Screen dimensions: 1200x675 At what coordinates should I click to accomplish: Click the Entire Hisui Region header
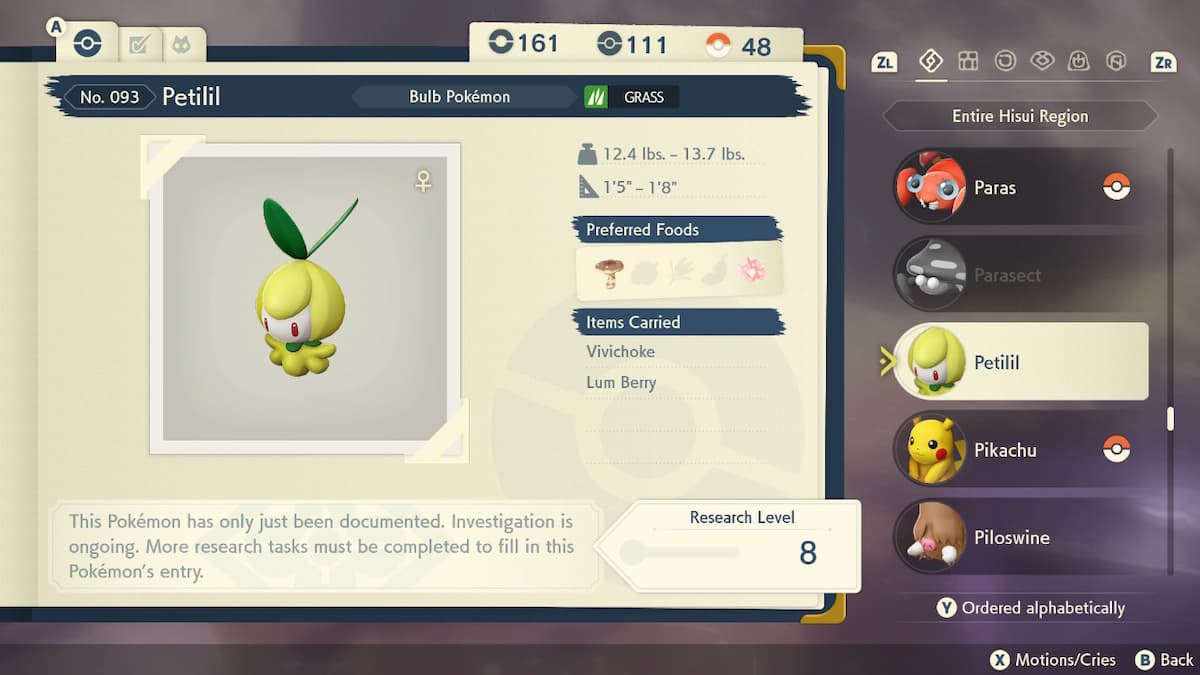pyautogui.click(x=1019, y=116)
